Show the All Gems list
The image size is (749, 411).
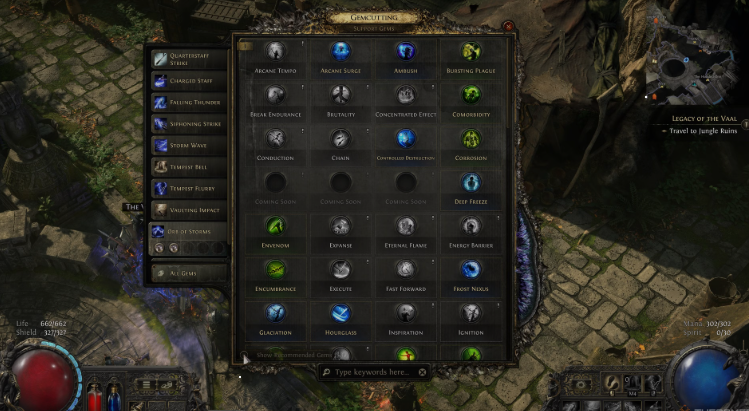point(187,271)
